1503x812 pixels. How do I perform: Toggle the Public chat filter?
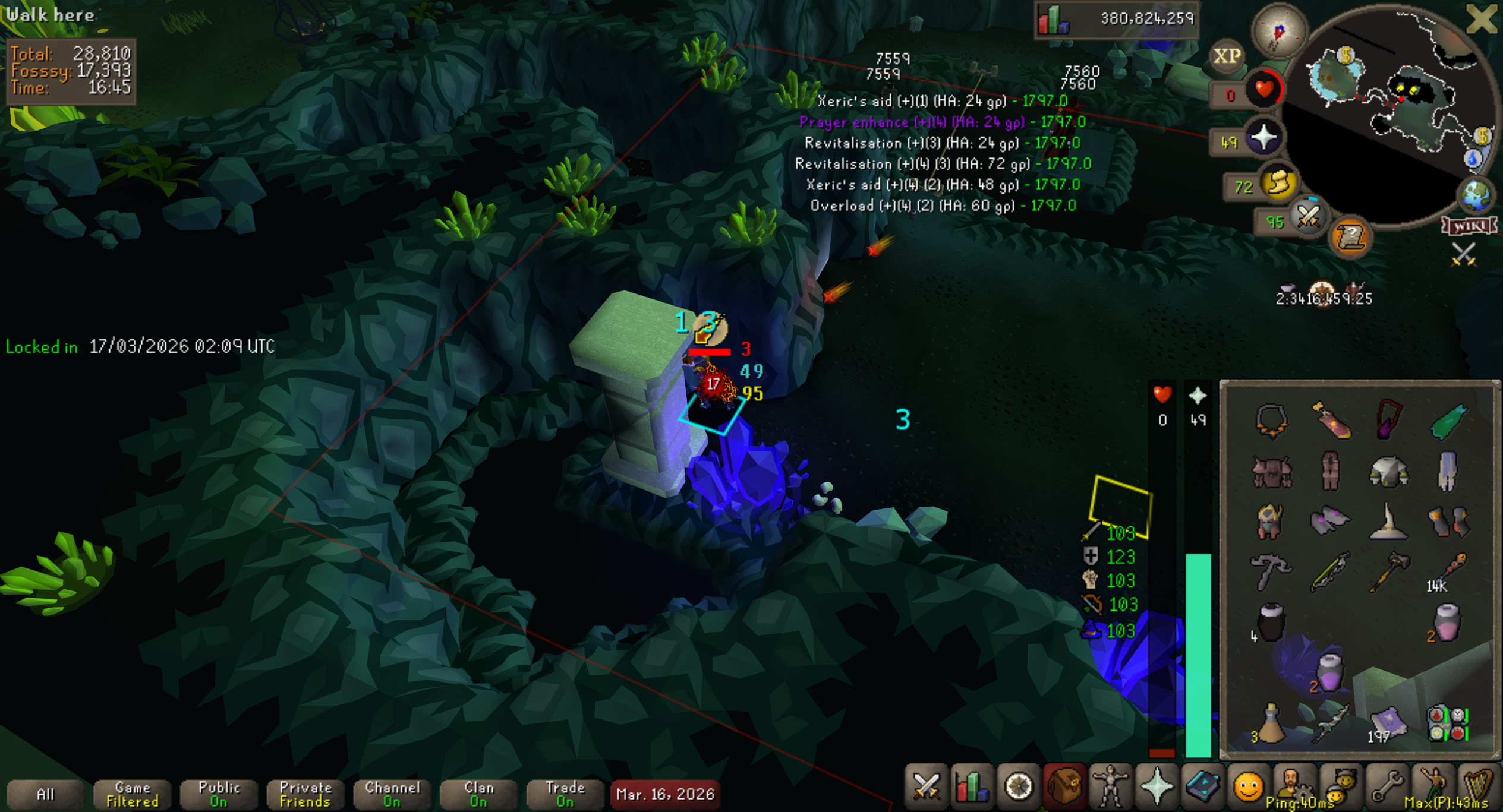point(219,794)
